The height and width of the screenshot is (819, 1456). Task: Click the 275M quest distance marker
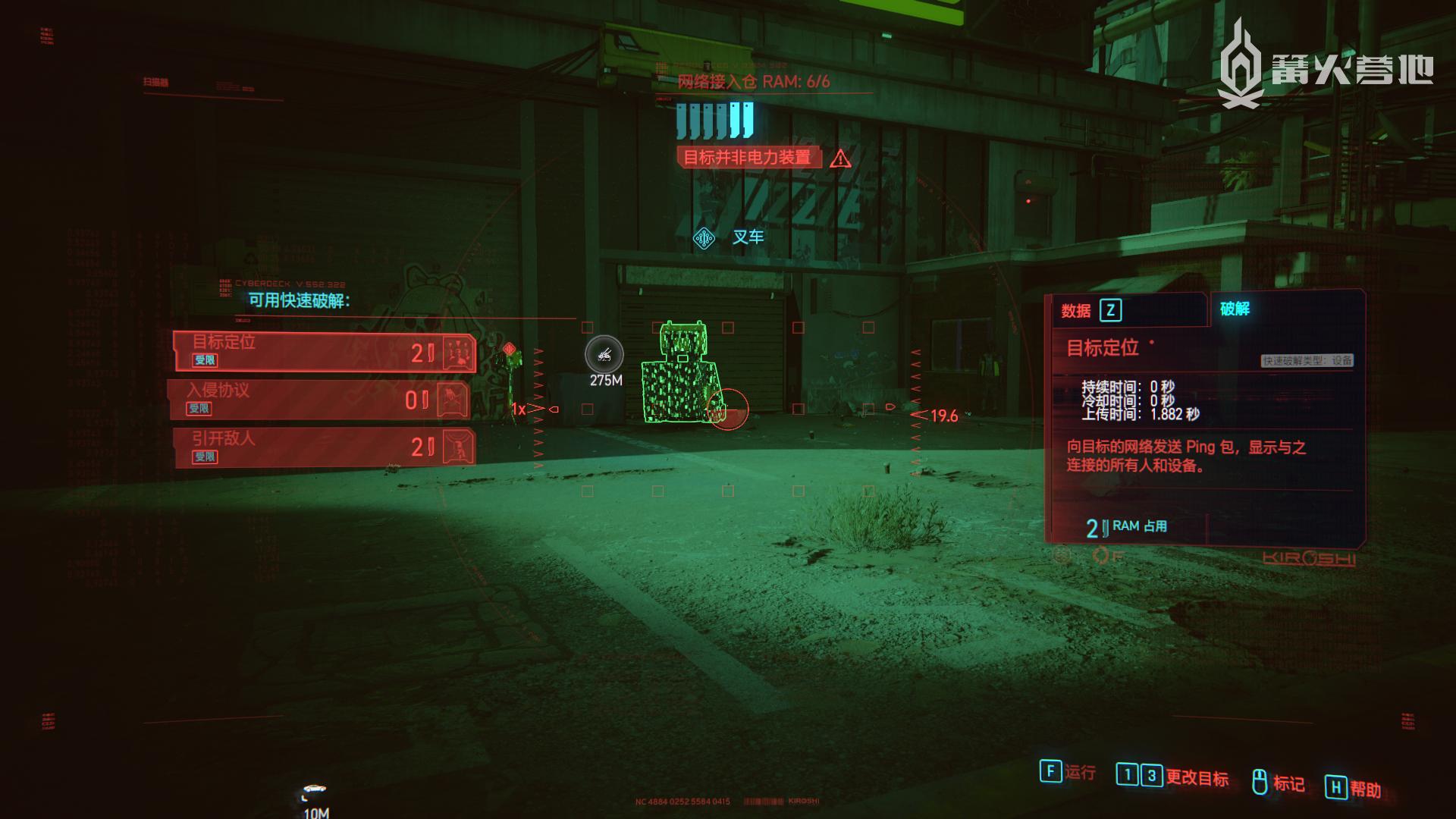pos(604,355)
